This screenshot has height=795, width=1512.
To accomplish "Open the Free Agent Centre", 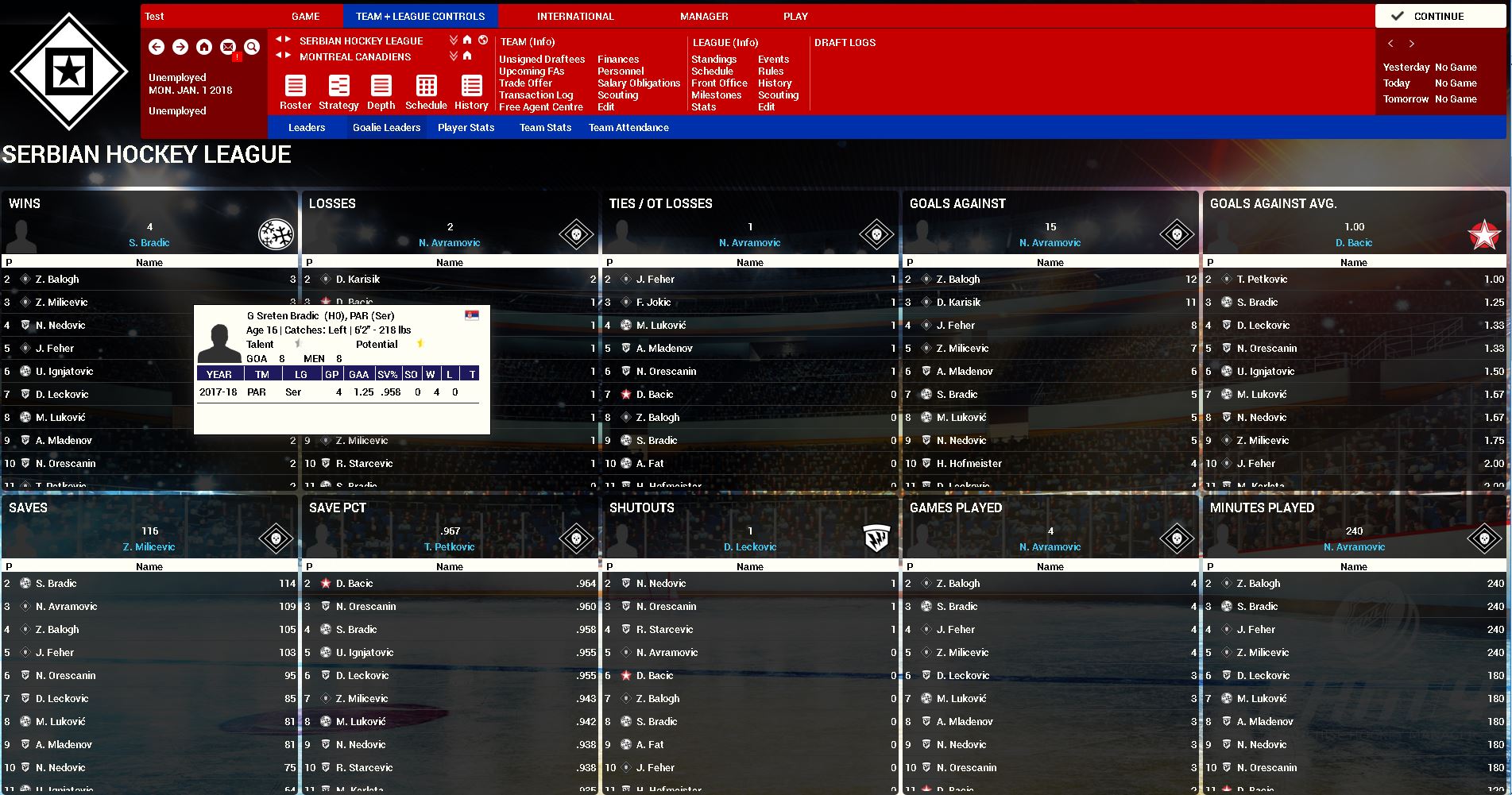I will point(541,106).
